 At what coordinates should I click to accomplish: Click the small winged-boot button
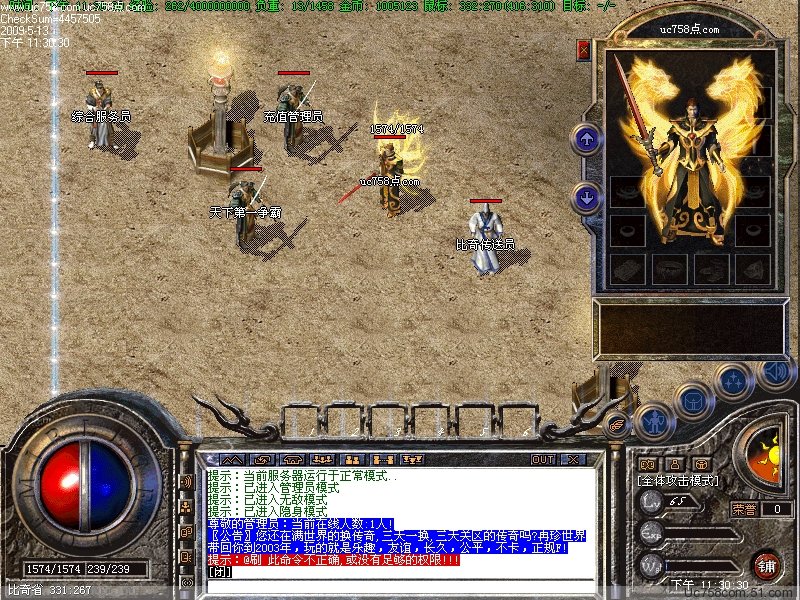[616, 424]
